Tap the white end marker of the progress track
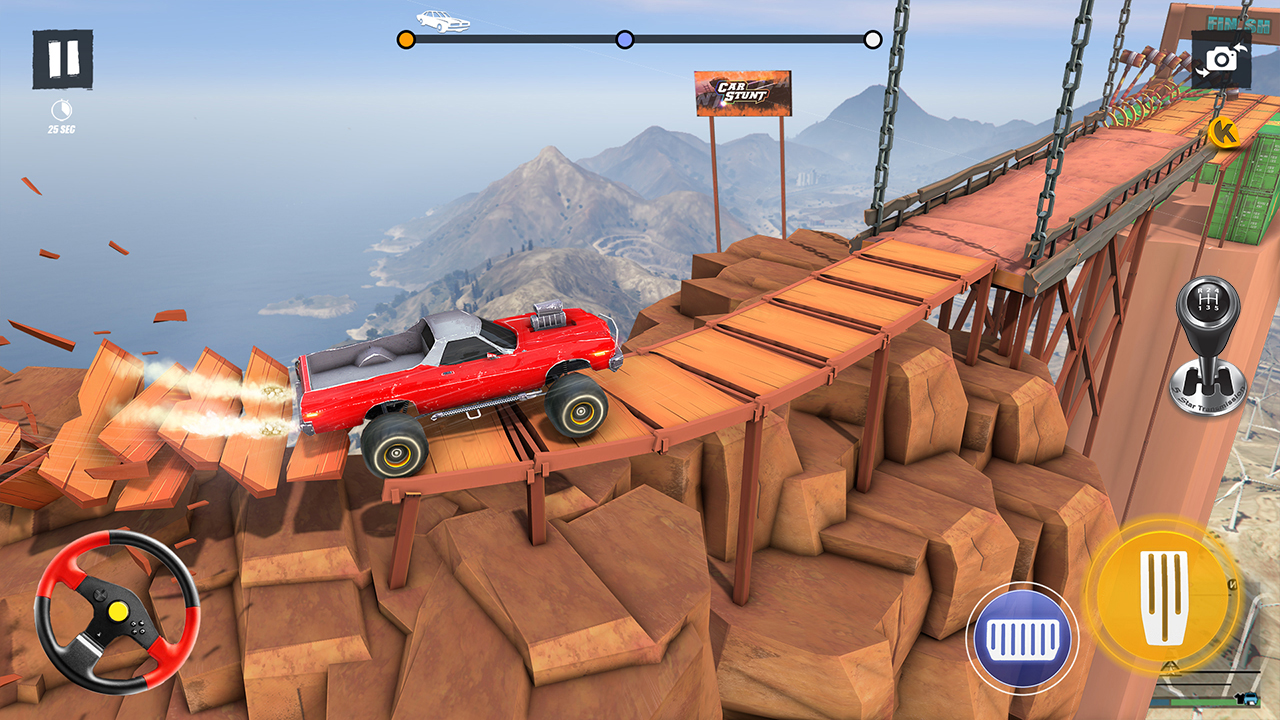 click(873, 37)
